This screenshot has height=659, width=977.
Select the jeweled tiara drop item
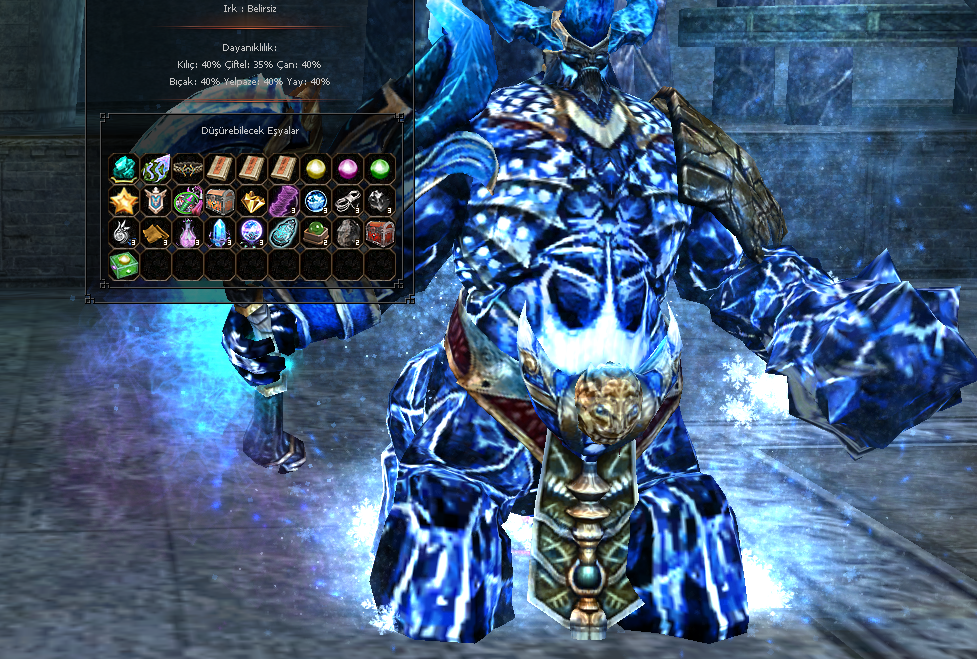(188, 169)
